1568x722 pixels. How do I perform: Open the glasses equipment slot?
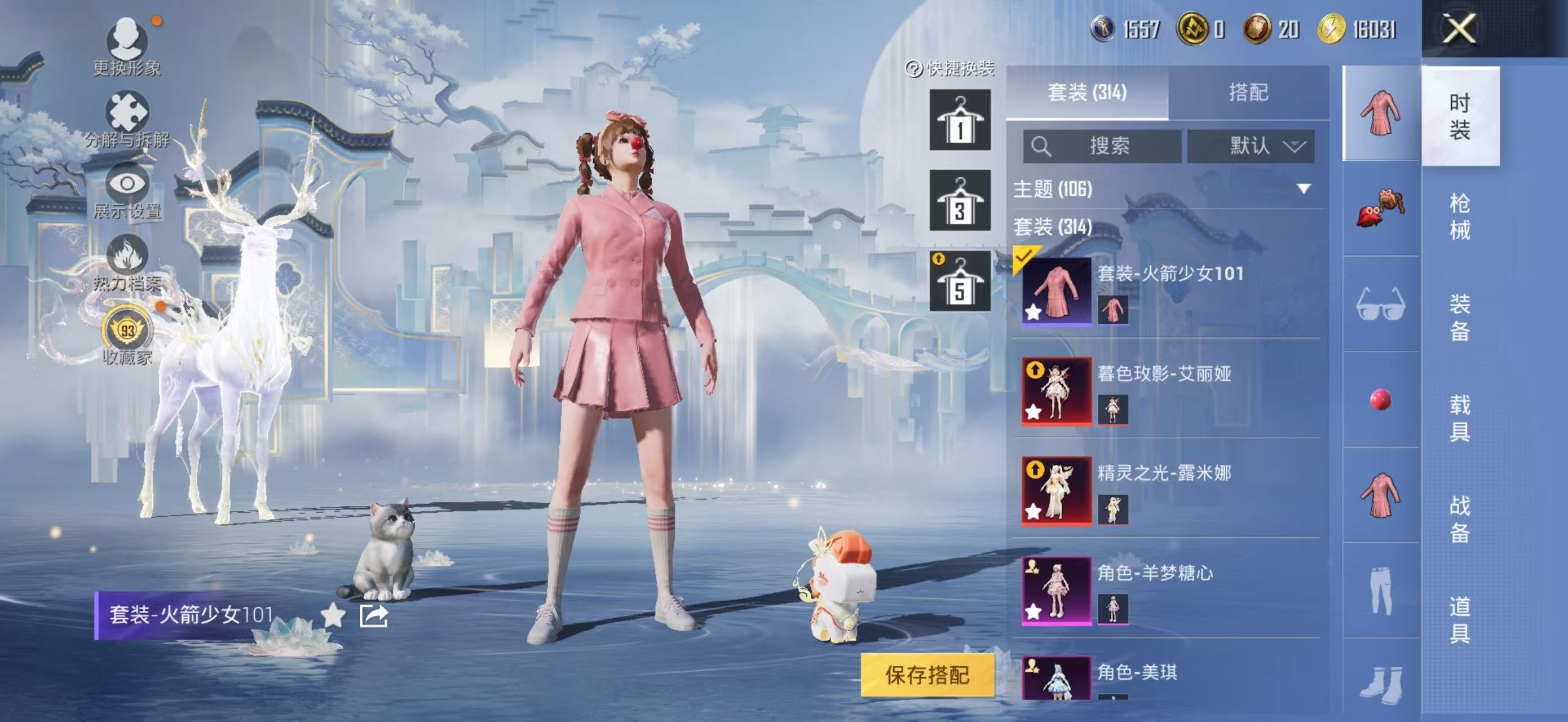click(1380, 305)
